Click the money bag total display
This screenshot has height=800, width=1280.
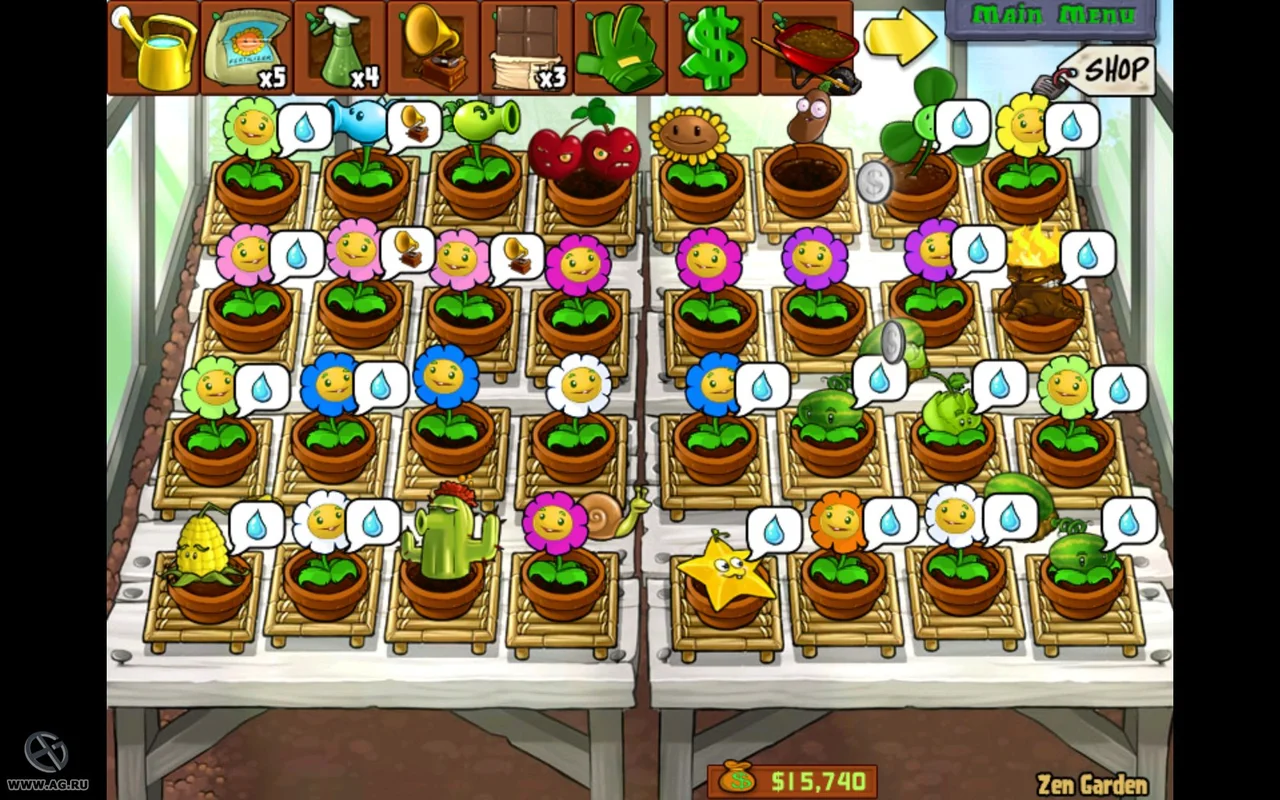pos(737,780)
